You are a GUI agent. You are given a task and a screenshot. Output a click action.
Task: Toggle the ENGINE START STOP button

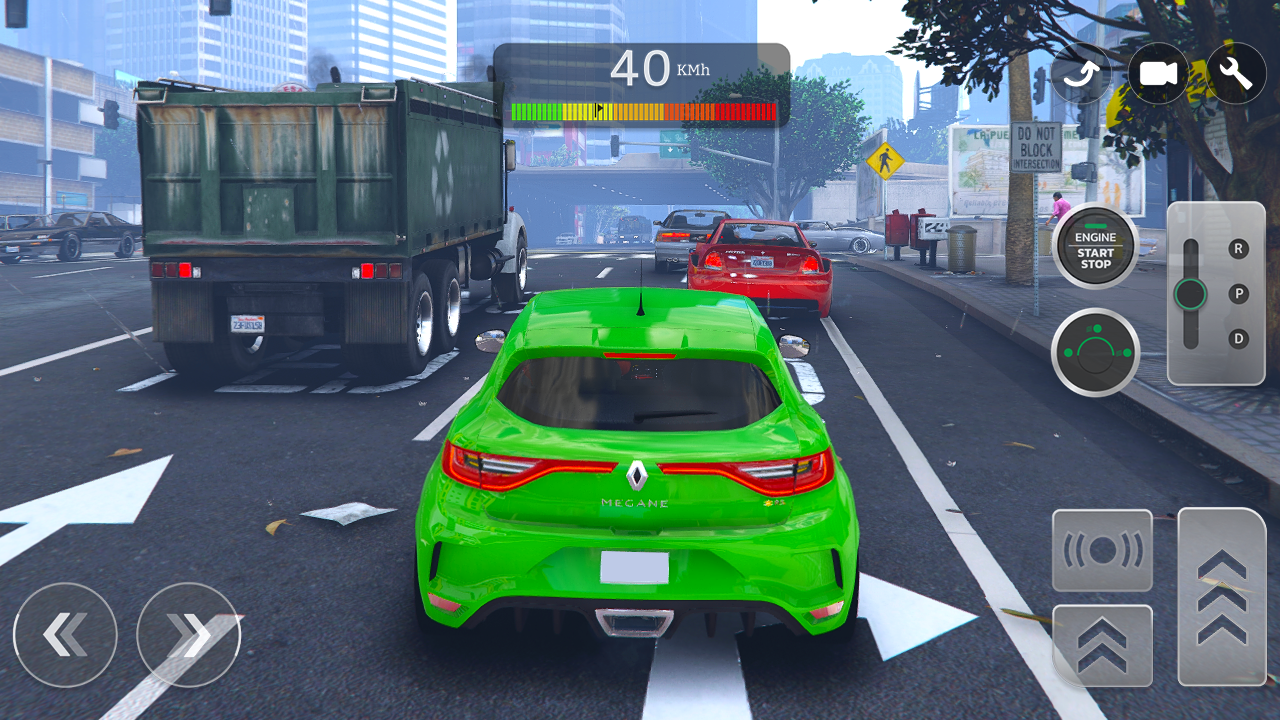(1094, 246)
